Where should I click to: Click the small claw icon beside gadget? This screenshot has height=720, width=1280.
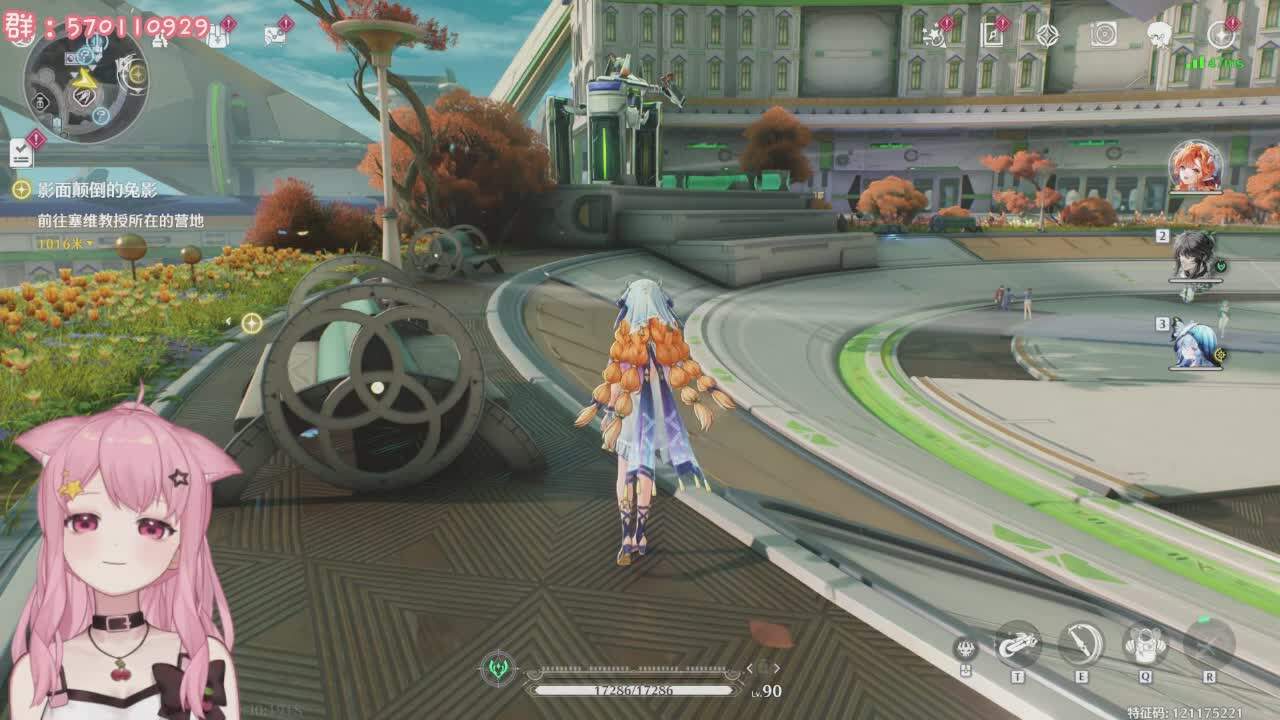pos(964,648)
